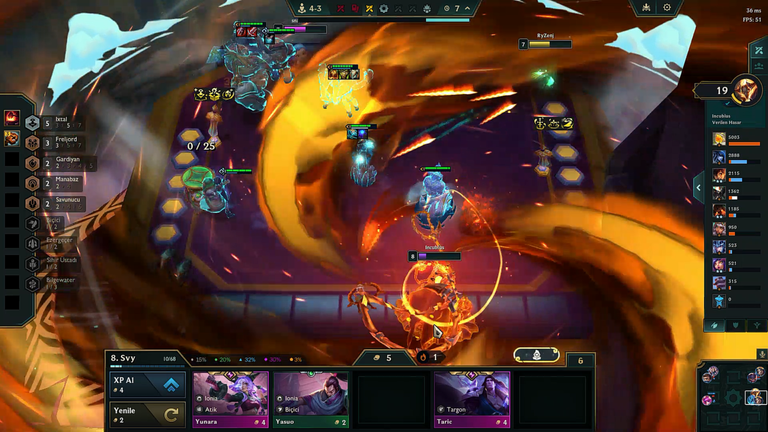
Task: Collapse the damage panel with the arrow
Action: pos(698,186)
